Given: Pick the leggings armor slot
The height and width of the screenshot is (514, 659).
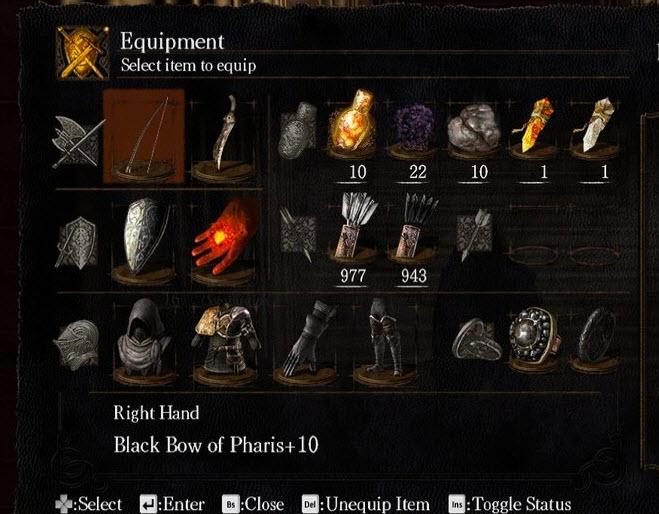Looking at the screenshot, I should pos(383,335).
